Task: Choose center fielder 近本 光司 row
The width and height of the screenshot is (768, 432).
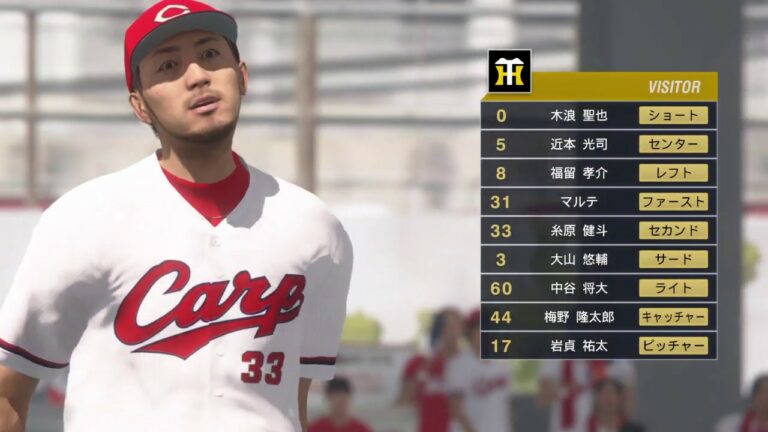Action: 598,144
